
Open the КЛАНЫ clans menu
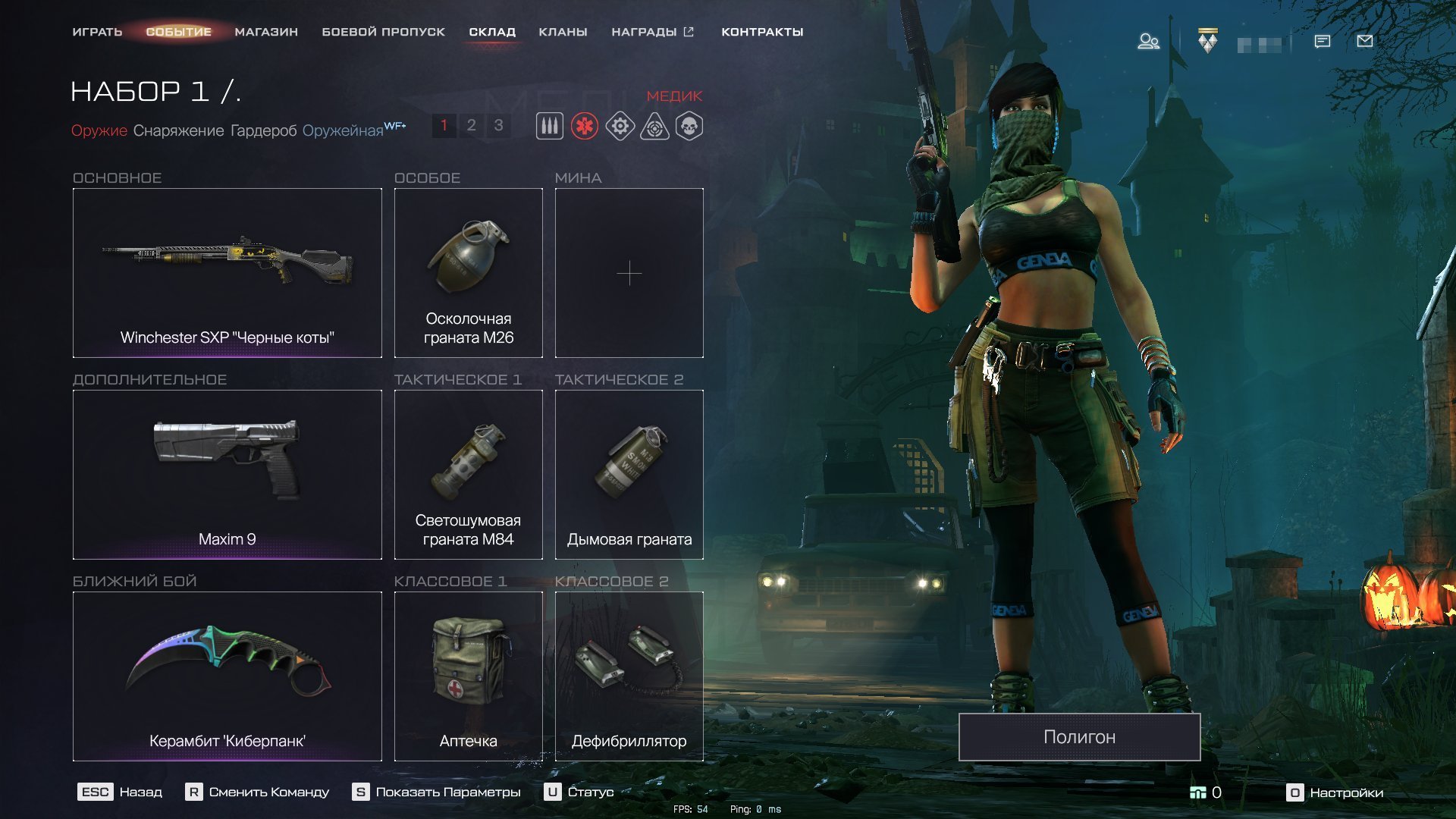[x=563, y=32]
